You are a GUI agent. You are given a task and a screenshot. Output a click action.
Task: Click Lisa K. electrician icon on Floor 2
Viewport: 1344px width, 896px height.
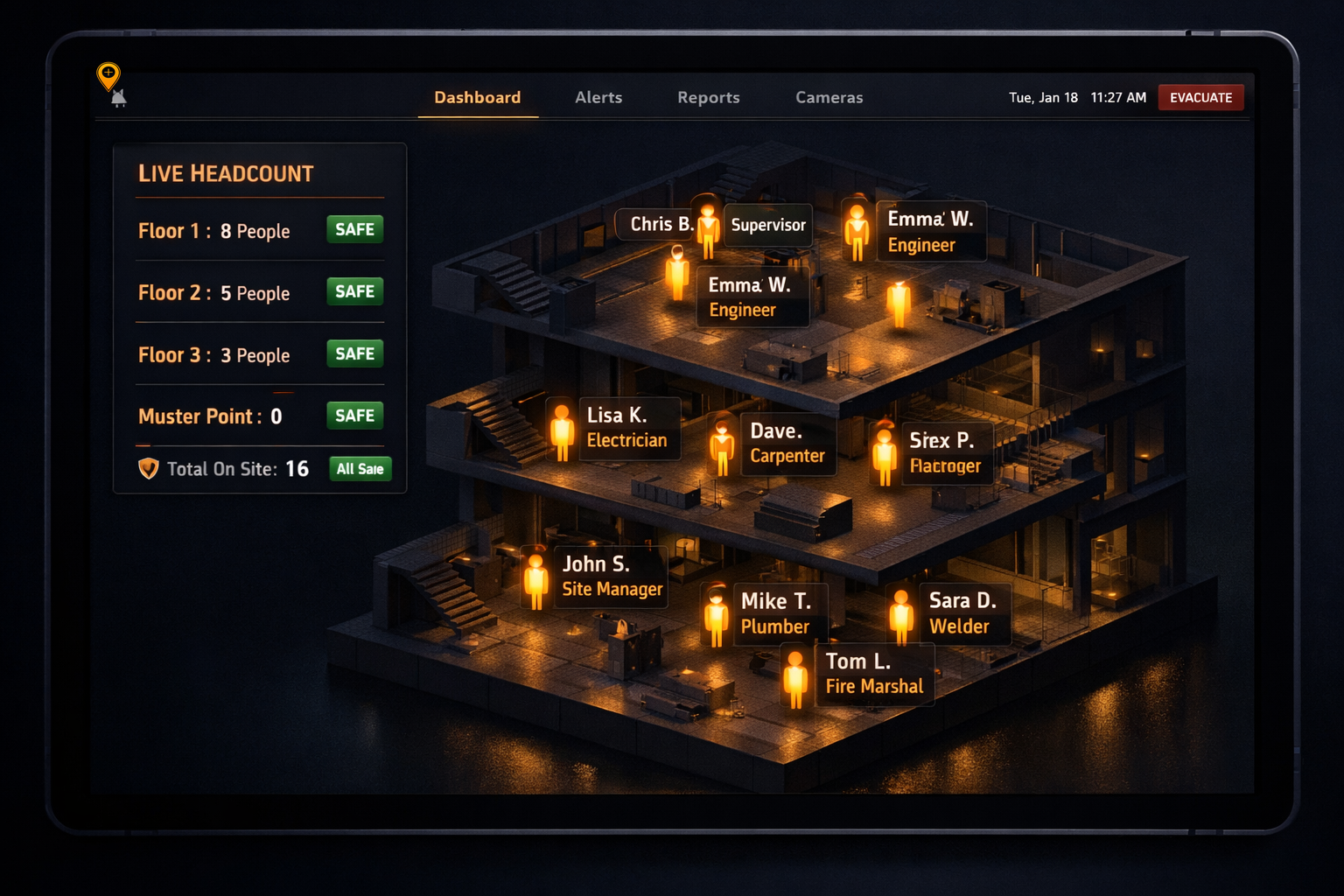click(563, 433)
